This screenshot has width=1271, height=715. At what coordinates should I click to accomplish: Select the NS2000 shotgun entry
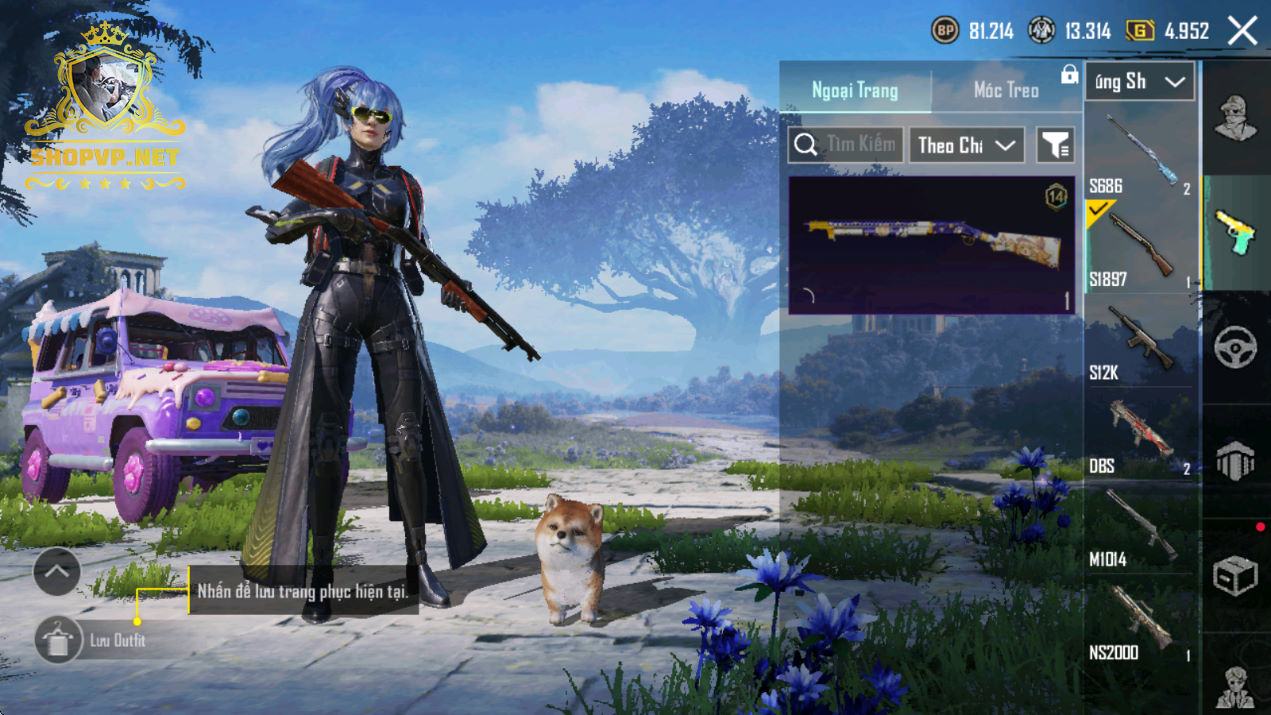pyautogui.click(x=1140, y=621)
